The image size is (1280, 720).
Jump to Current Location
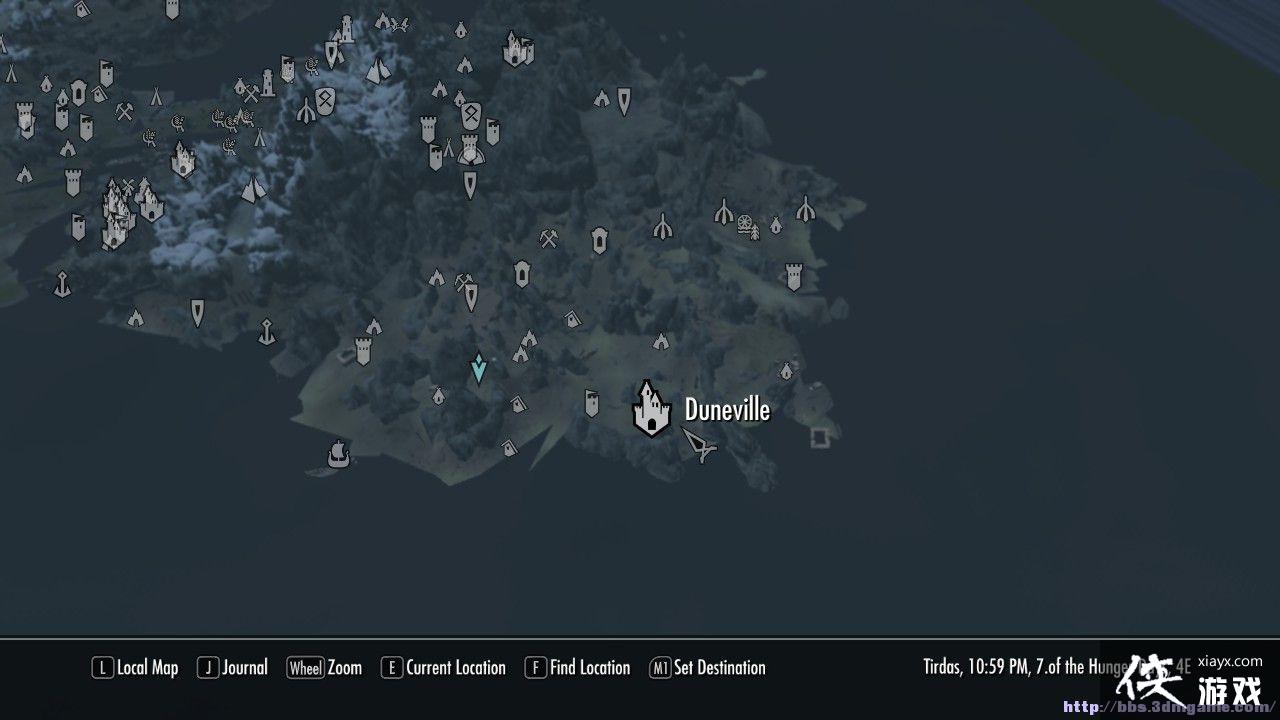coord(444,667)
